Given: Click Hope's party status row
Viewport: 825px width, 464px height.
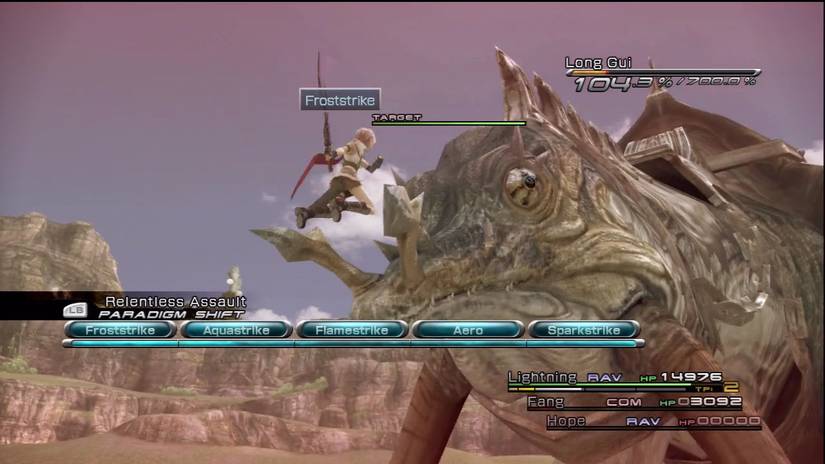Looking at the screenshot, I should 652,421.
